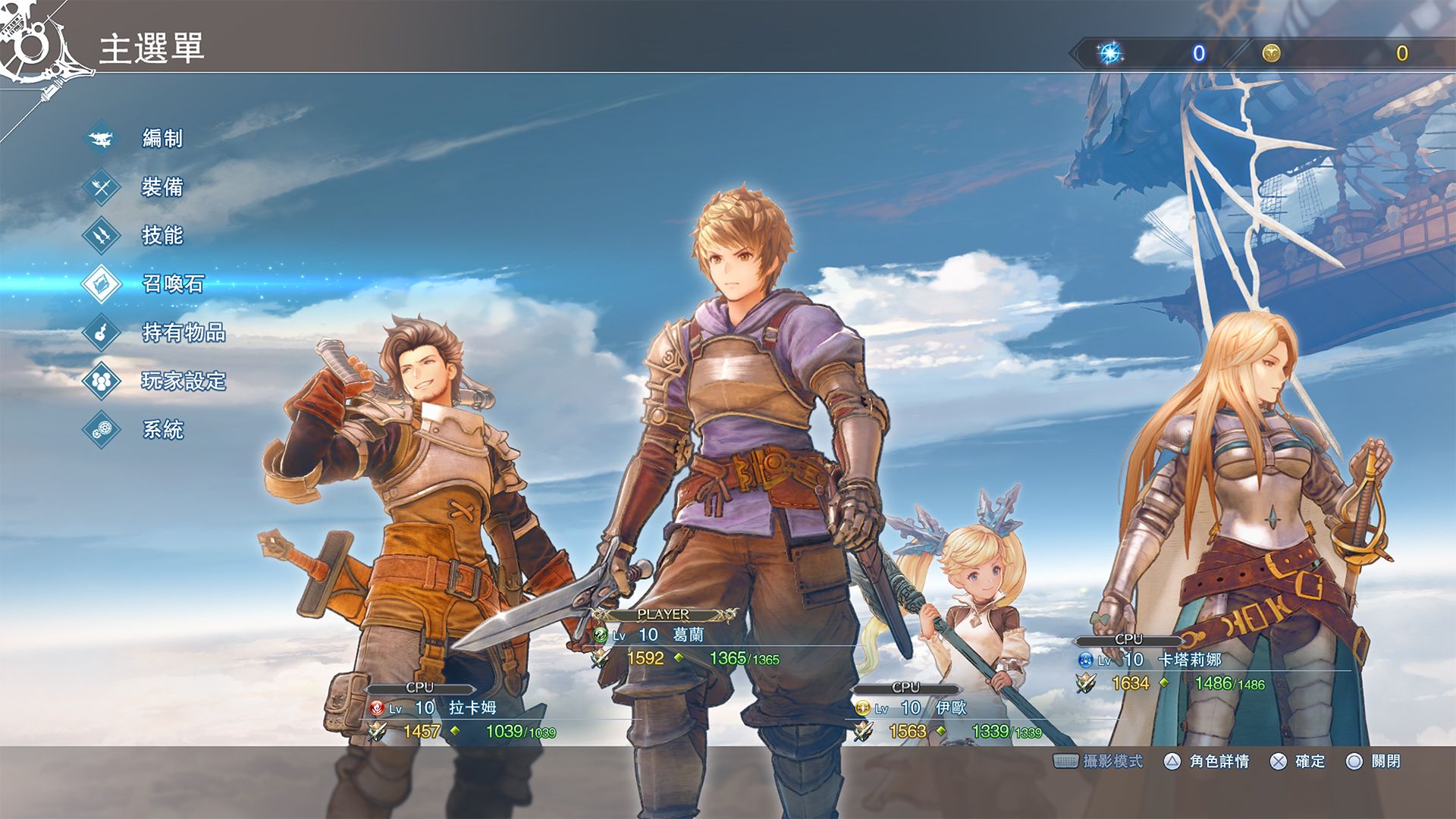This screenshot has width=1456, height=819.
Task: Click the 角色詳情 character details label
Action: pos(1219,761)
